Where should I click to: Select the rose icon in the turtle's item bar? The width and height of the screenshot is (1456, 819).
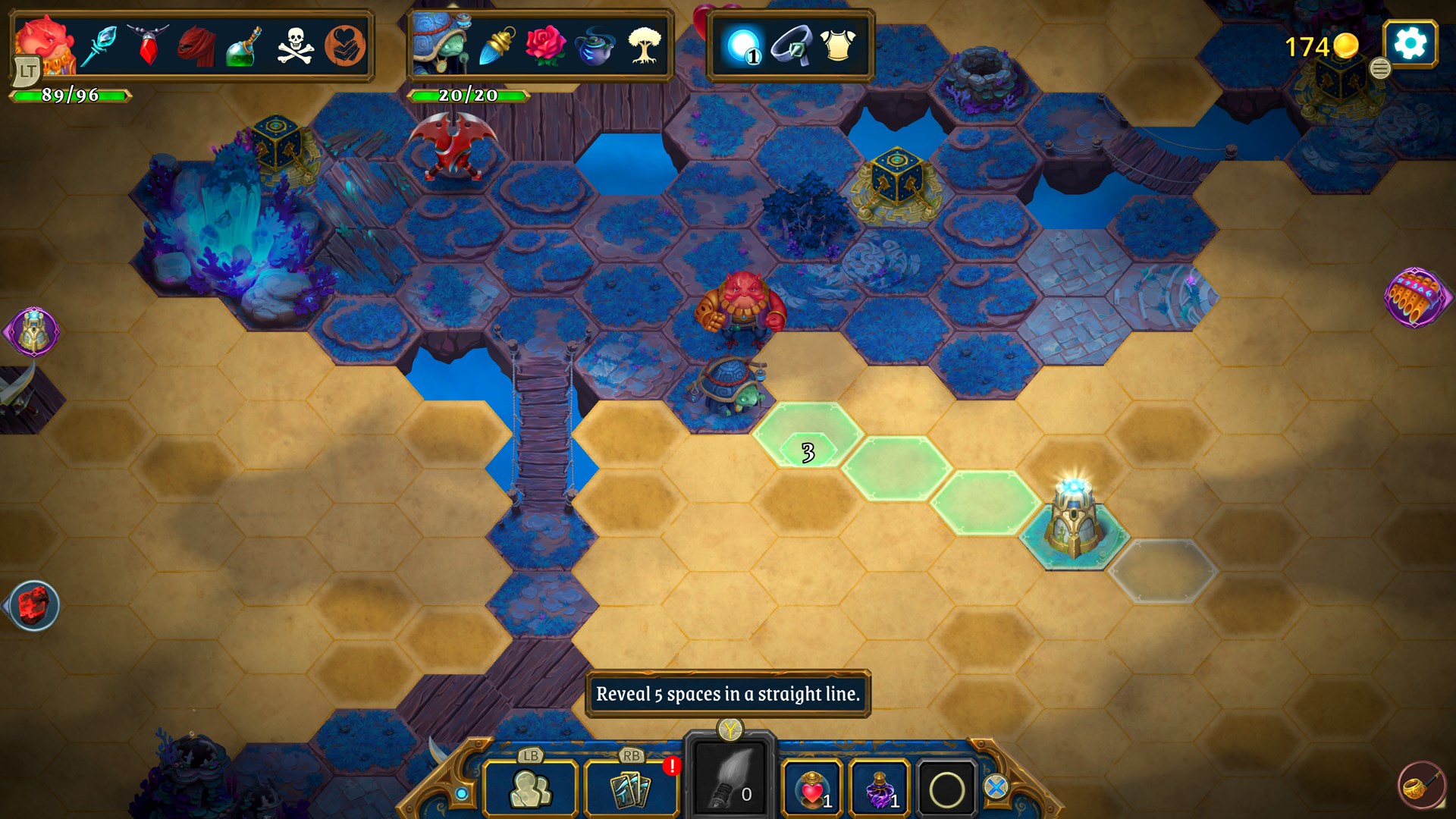(544, 44)
